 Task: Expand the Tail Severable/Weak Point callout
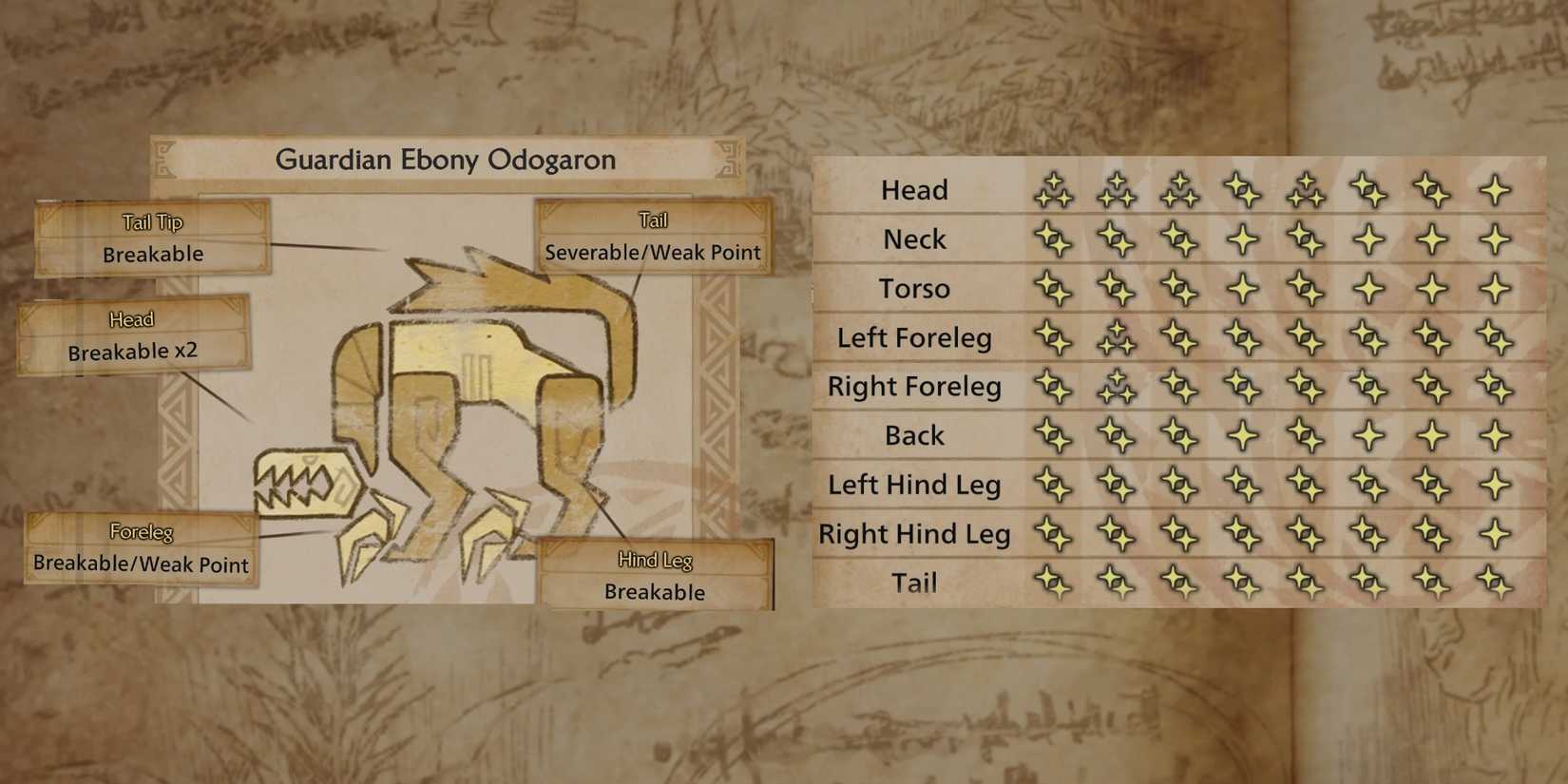pos(653,236)
